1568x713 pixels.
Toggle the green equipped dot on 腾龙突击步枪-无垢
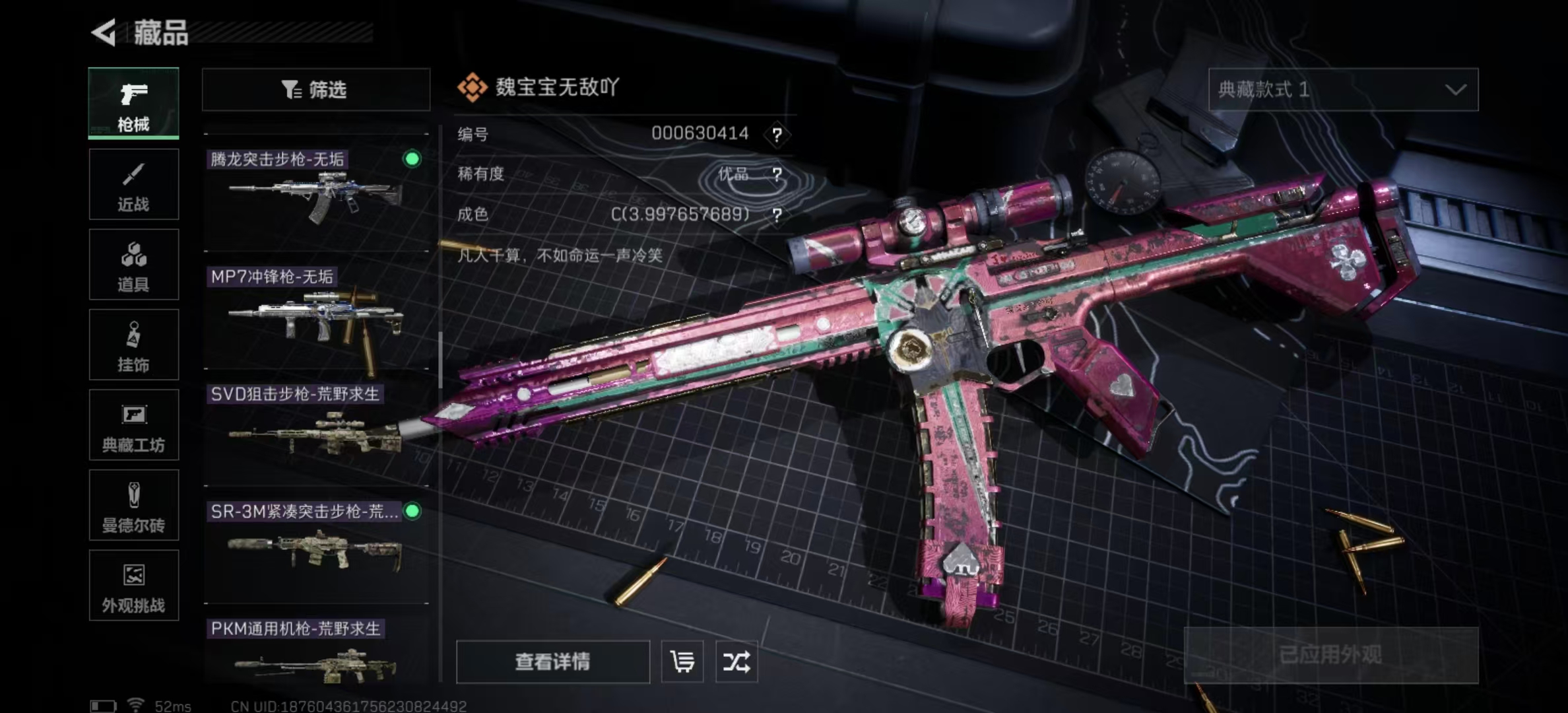click(411, 159)
